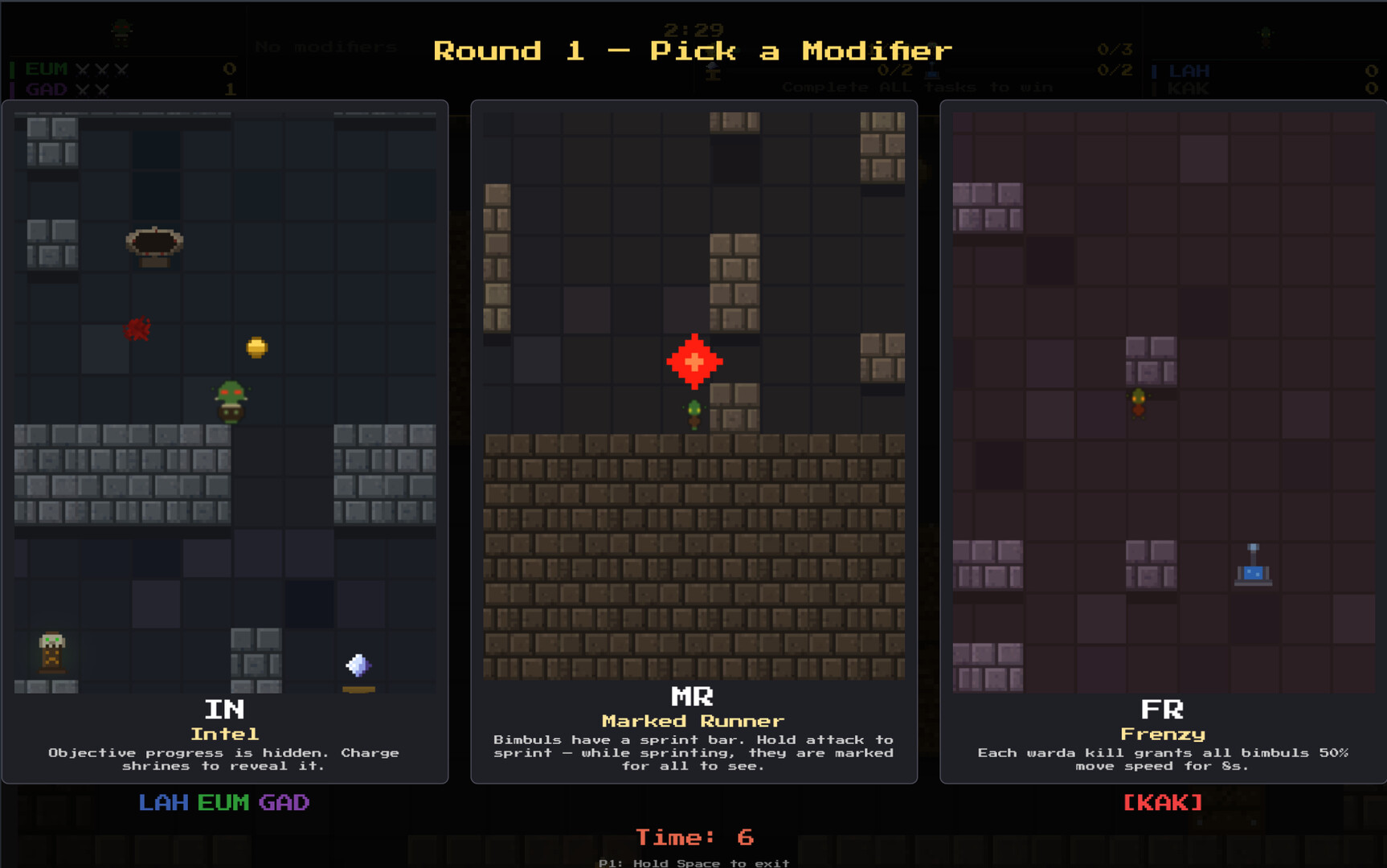Pick the Frenzy modifier card

click(1162, 442)
